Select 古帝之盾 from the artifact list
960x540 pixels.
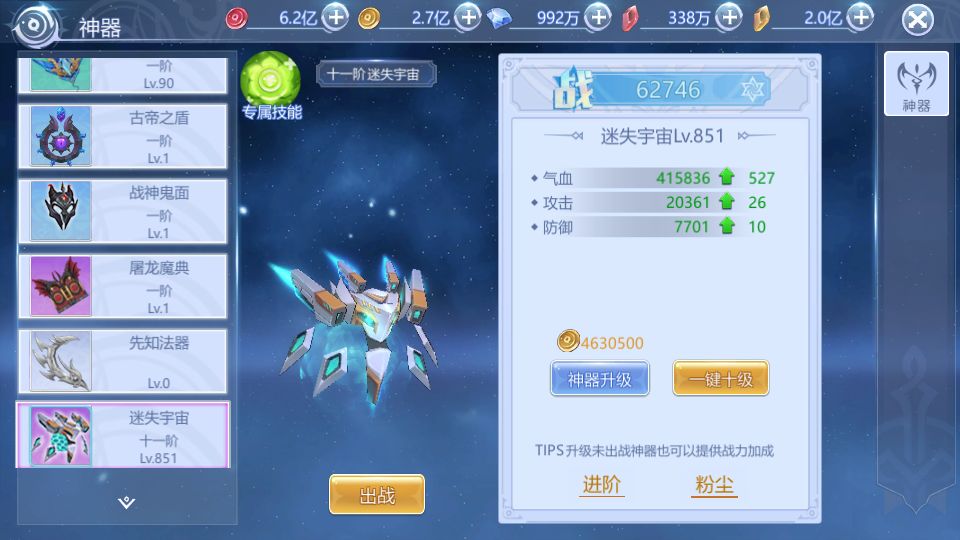click(122, 135)
